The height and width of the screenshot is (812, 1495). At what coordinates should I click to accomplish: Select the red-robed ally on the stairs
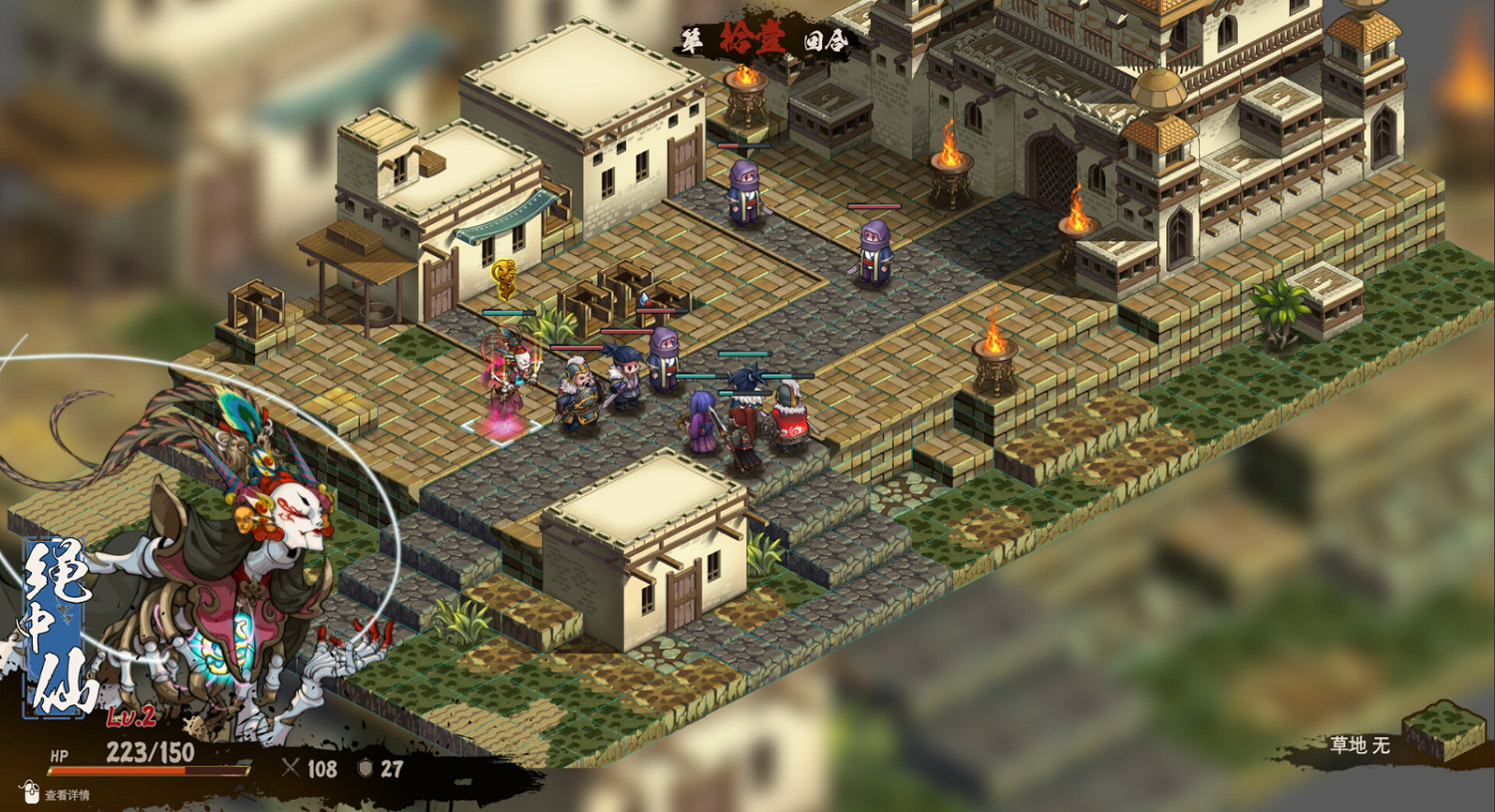(787, 413)
